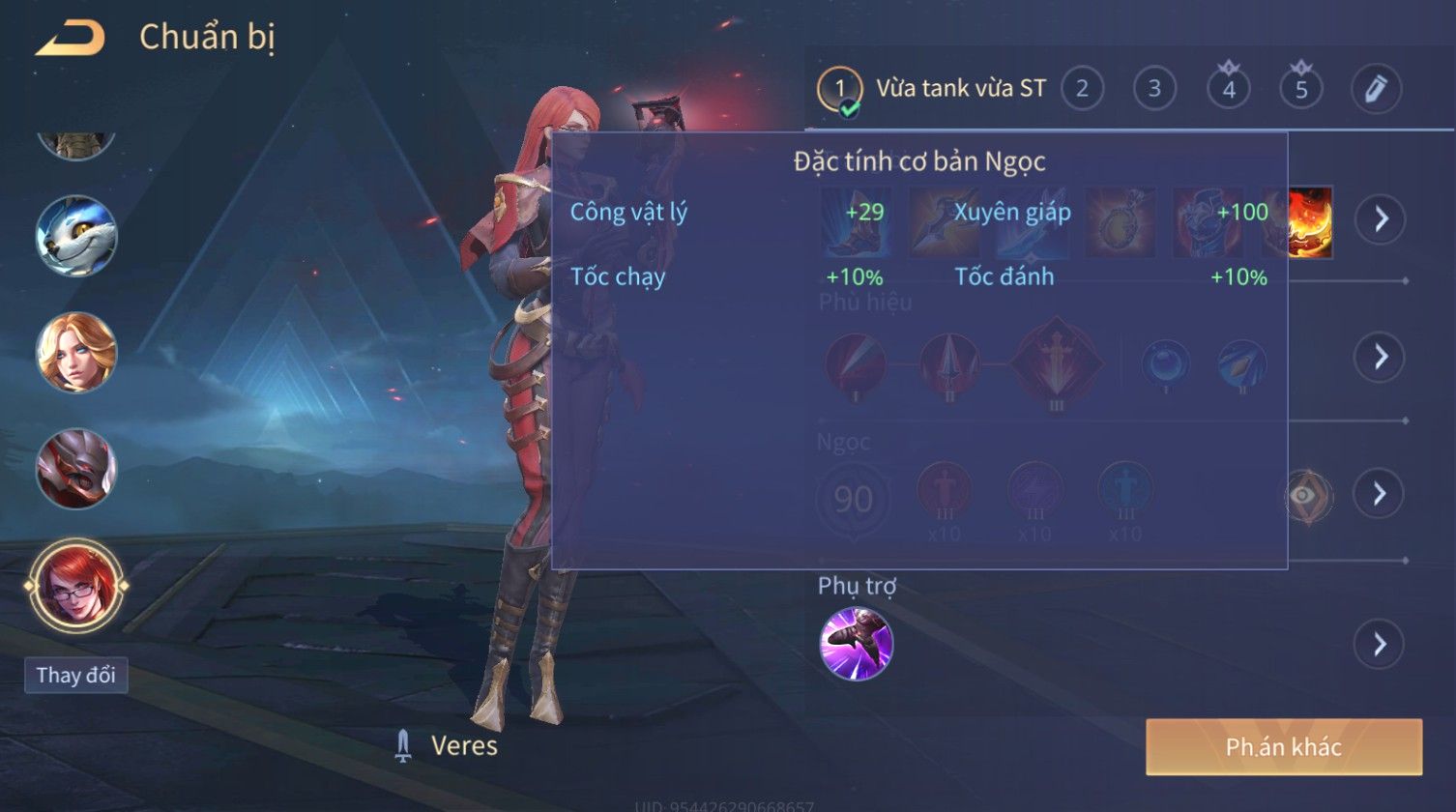Pick the red armored hero portrait
Viewport: 1456px width, 812px height.
tap(76, 469)
